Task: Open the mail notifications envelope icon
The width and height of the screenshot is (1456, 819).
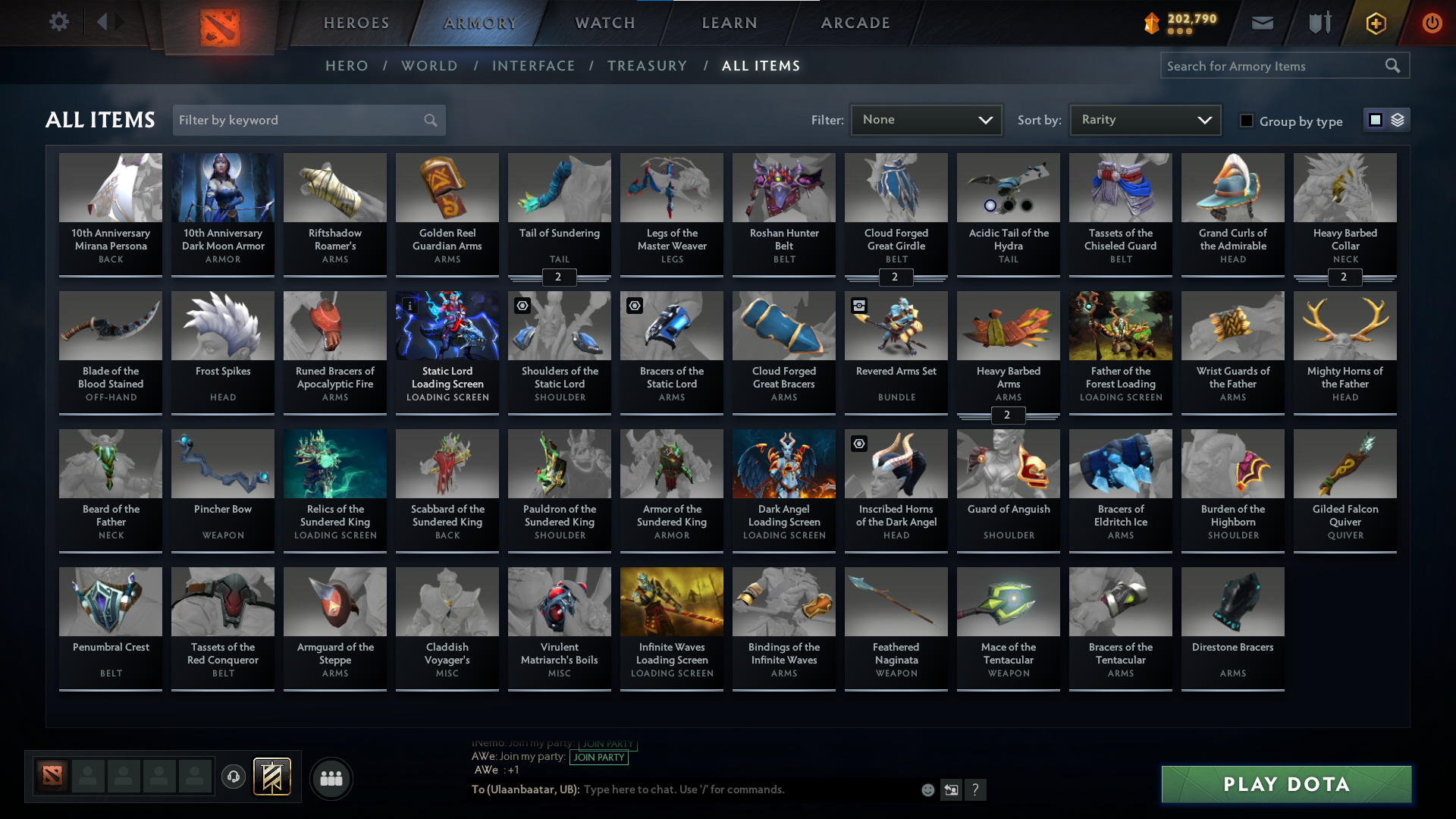Action: click(x=1262, y=23)
